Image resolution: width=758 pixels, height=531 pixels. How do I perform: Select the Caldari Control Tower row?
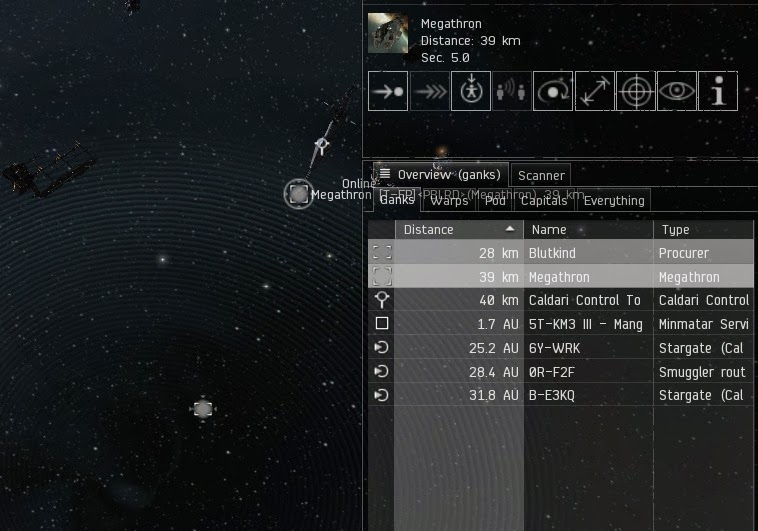(x=560, y=300)
